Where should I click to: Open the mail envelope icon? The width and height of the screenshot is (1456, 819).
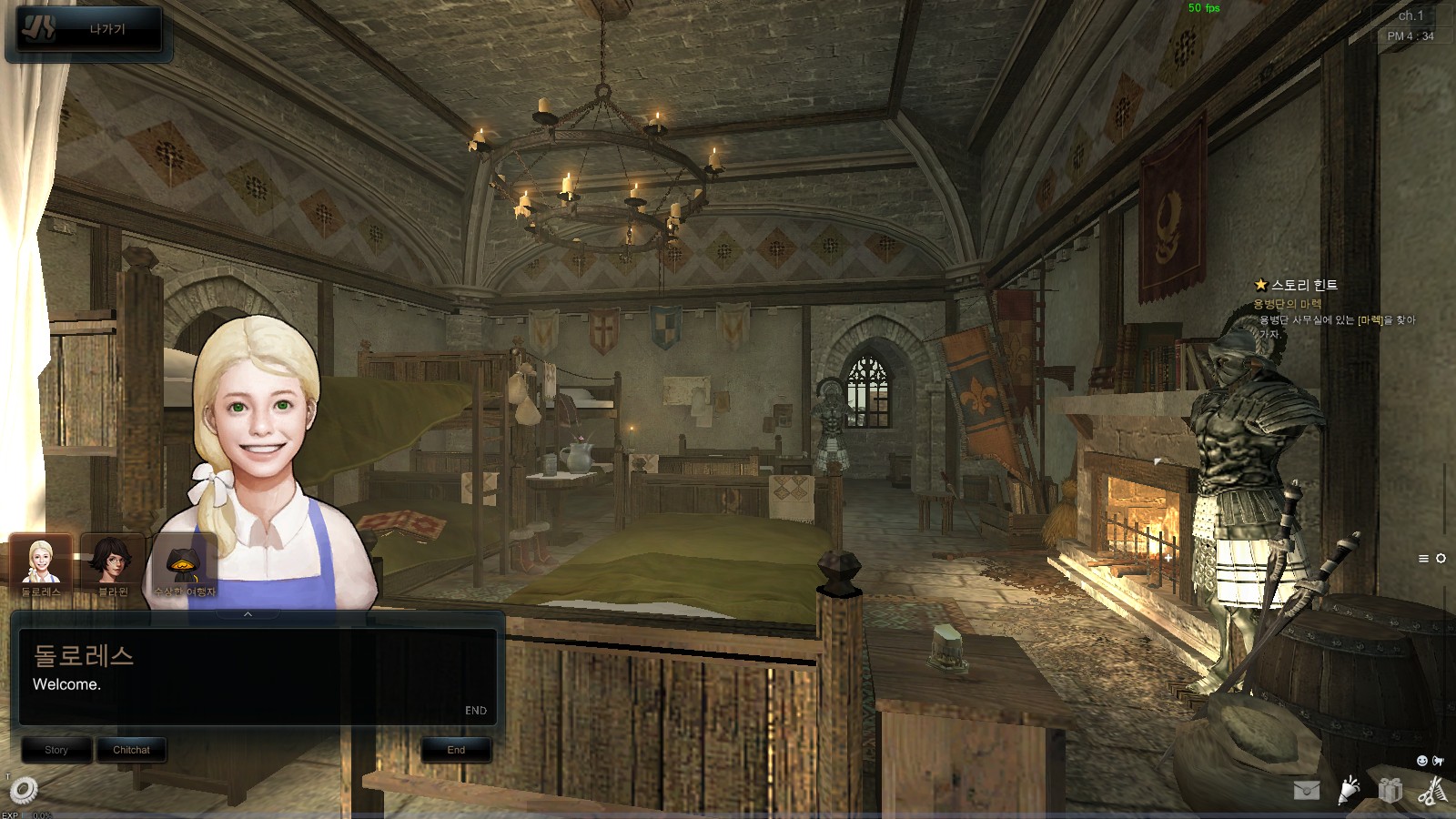pyautogui.click(x=1307, y=790)
